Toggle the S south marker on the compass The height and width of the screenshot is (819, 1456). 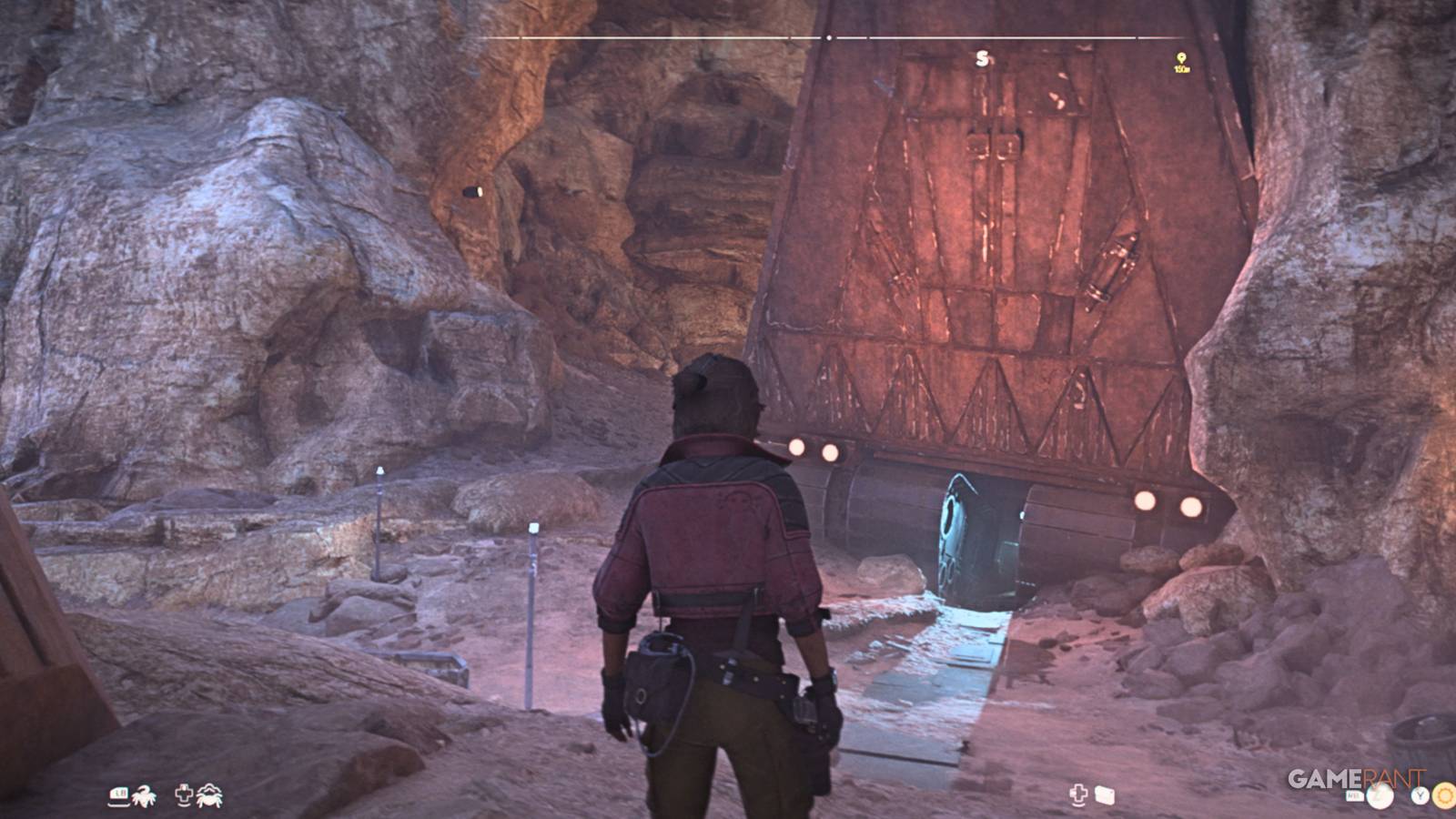point(981,56)
